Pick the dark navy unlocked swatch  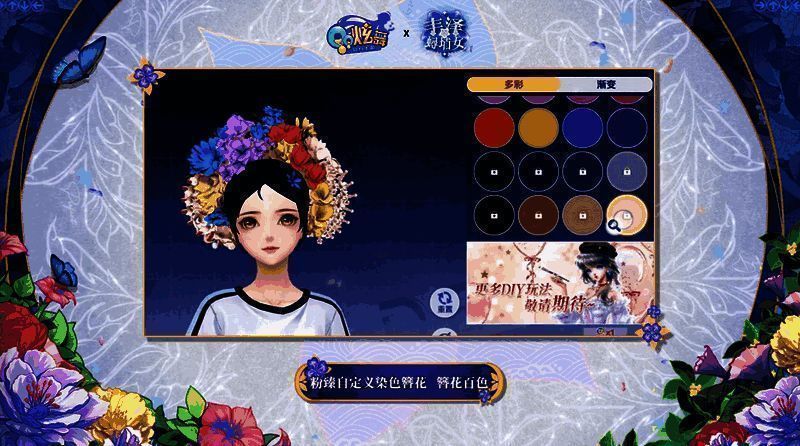pos(627,126)
